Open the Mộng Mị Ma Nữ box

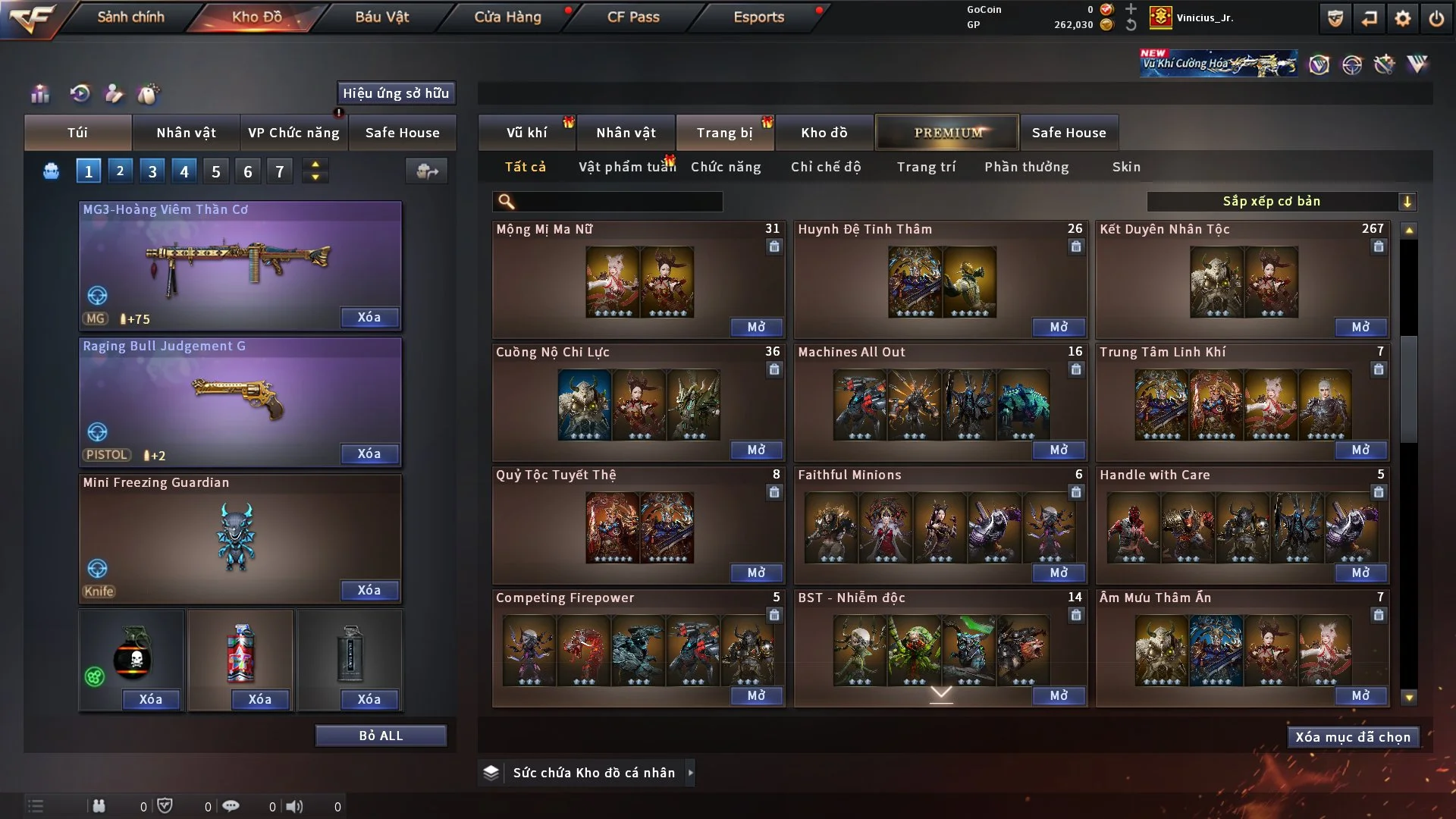coord(756,327)
